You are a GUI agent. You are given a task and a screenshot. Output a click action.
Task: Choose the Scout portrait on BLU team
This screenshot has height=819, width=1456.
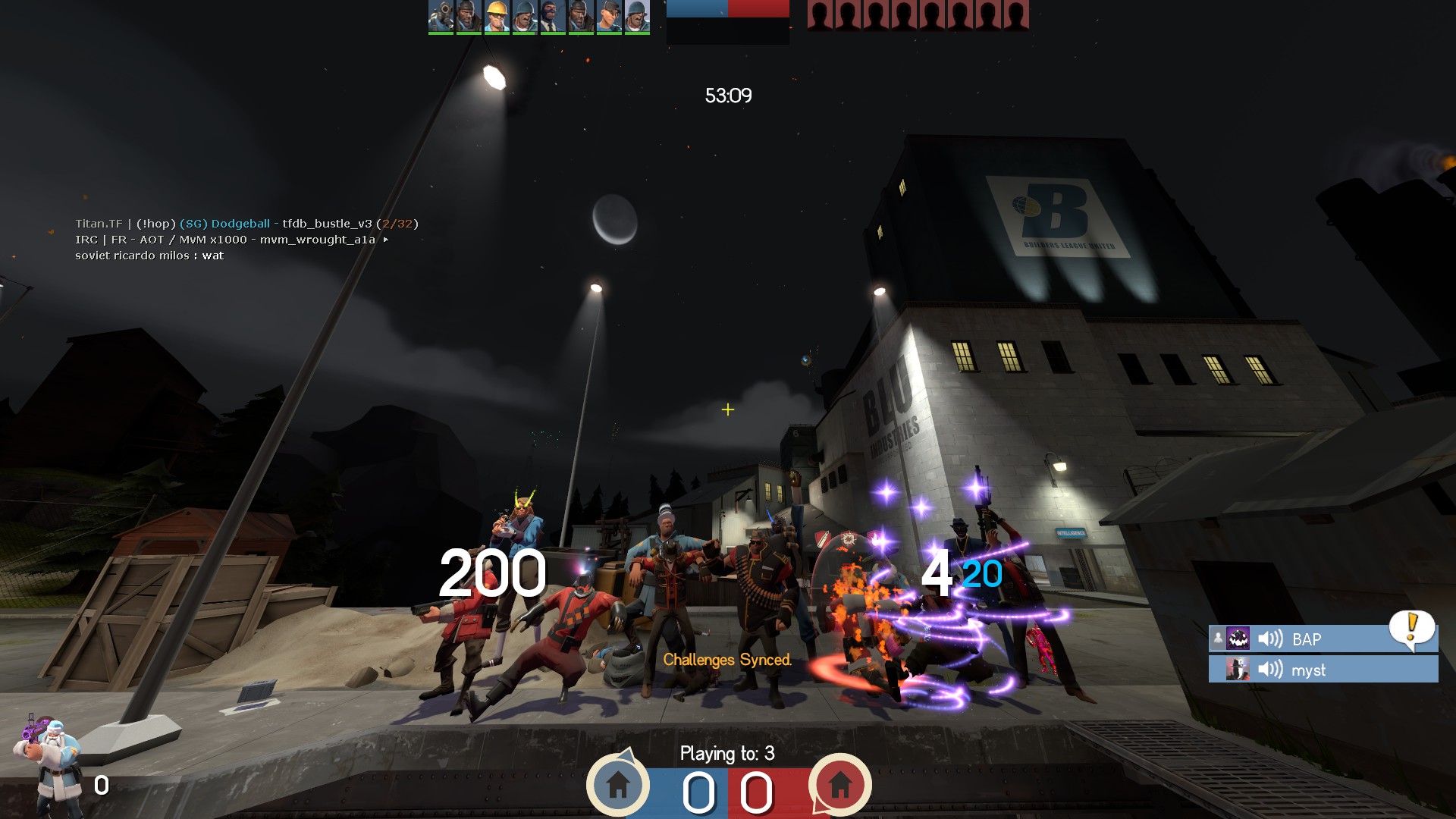coord(608,16)
